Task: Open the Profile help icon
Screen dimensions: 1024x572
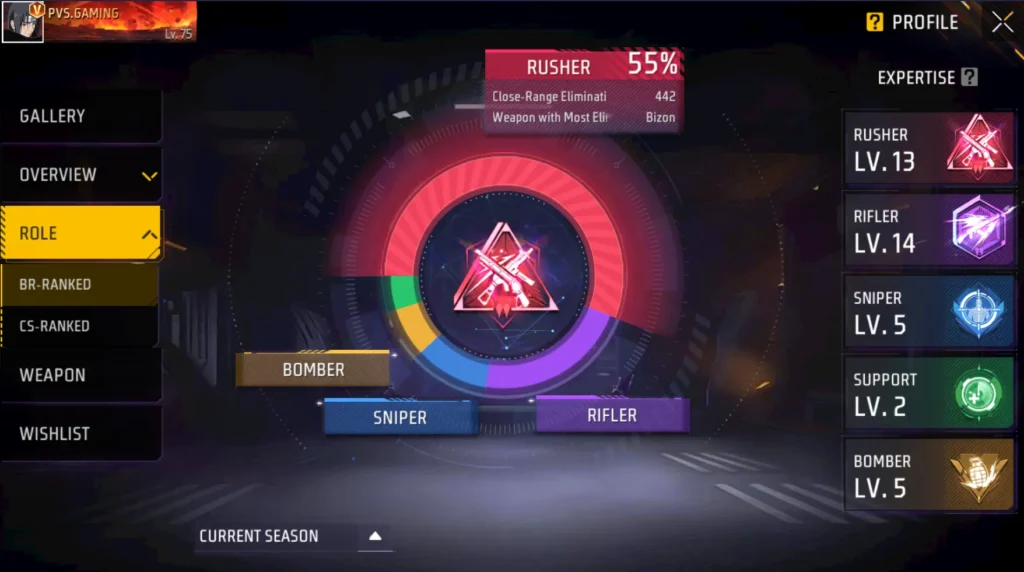Action: (x=875, y=22)
